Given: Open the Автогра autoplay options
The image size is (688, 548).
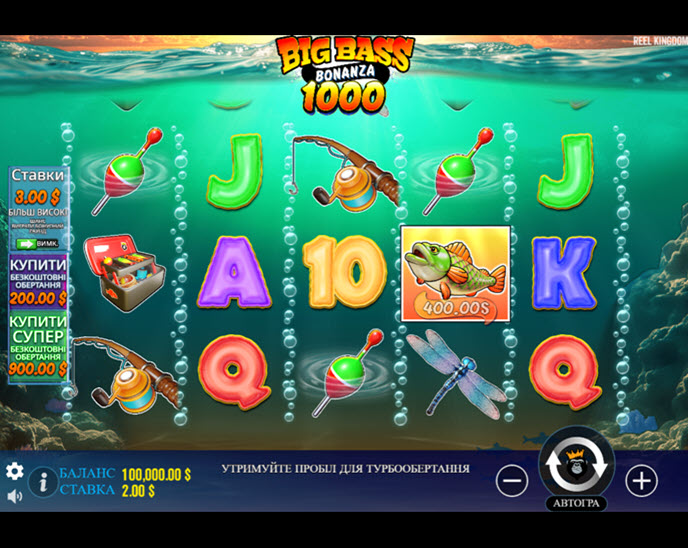Looking at the screenshot, I should 576,503.
